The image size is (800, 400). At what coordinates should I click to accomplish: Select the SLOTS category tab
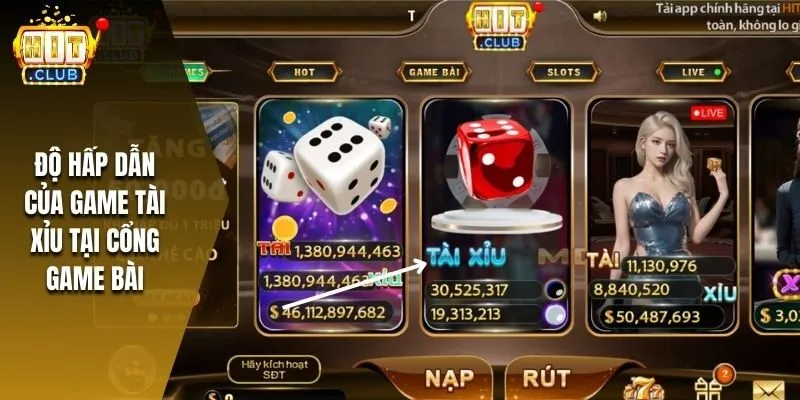point(563,72)
